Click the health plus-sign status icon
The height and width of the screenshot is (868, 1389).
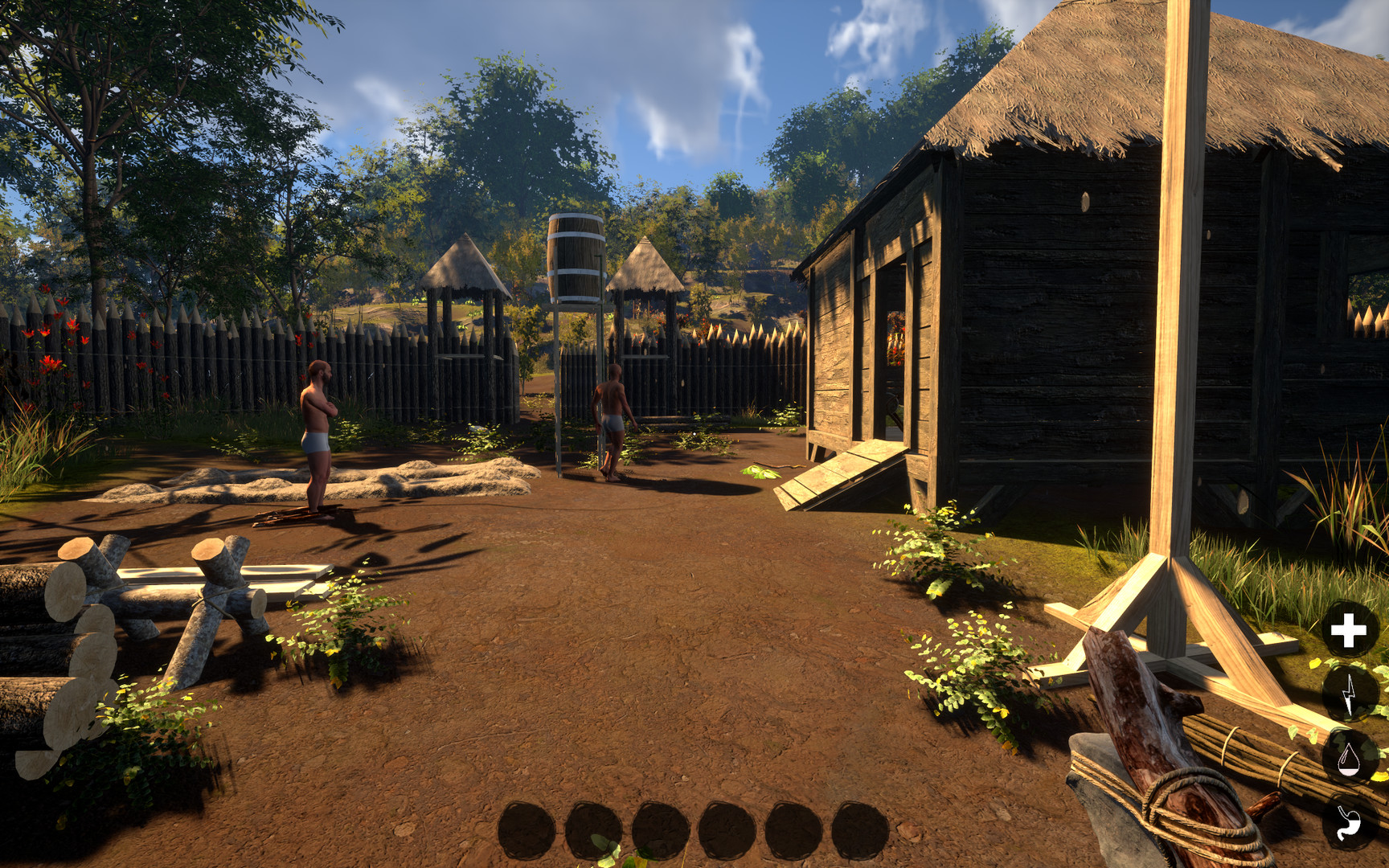[x=1348, y=630]
